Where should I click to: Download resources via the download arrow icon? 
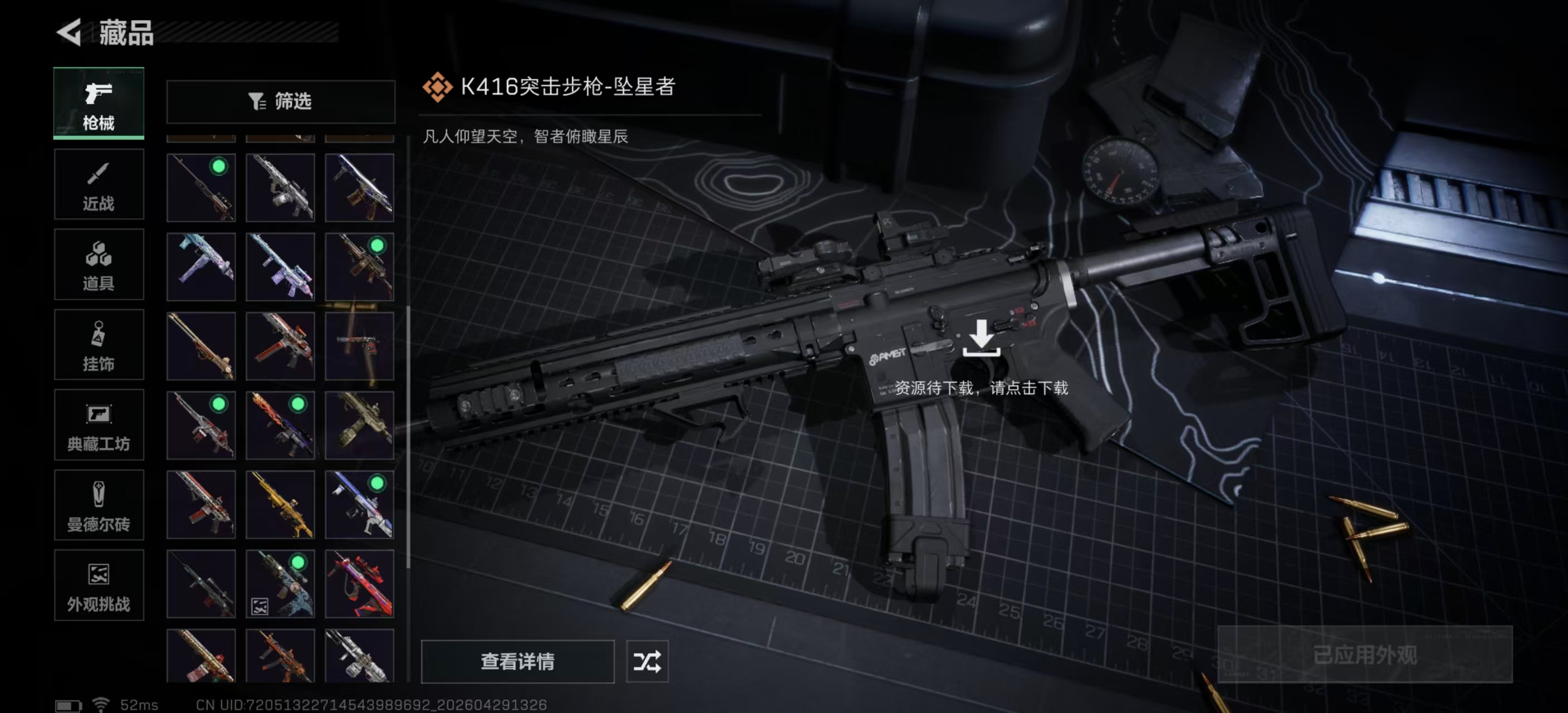(x=981, y=338)
